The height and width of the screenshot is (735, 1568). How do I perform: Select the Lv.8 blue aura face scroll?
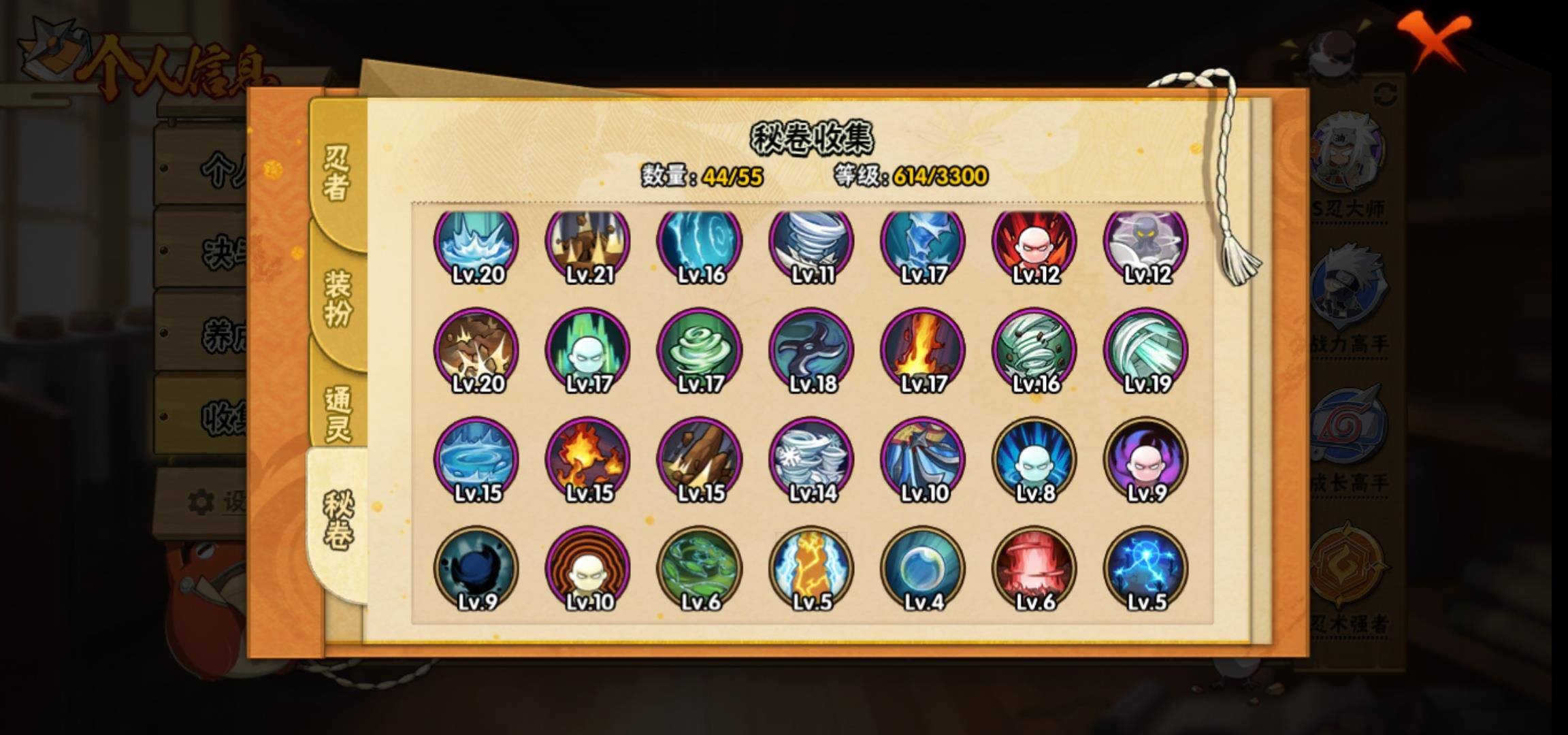coord(1034,461)
